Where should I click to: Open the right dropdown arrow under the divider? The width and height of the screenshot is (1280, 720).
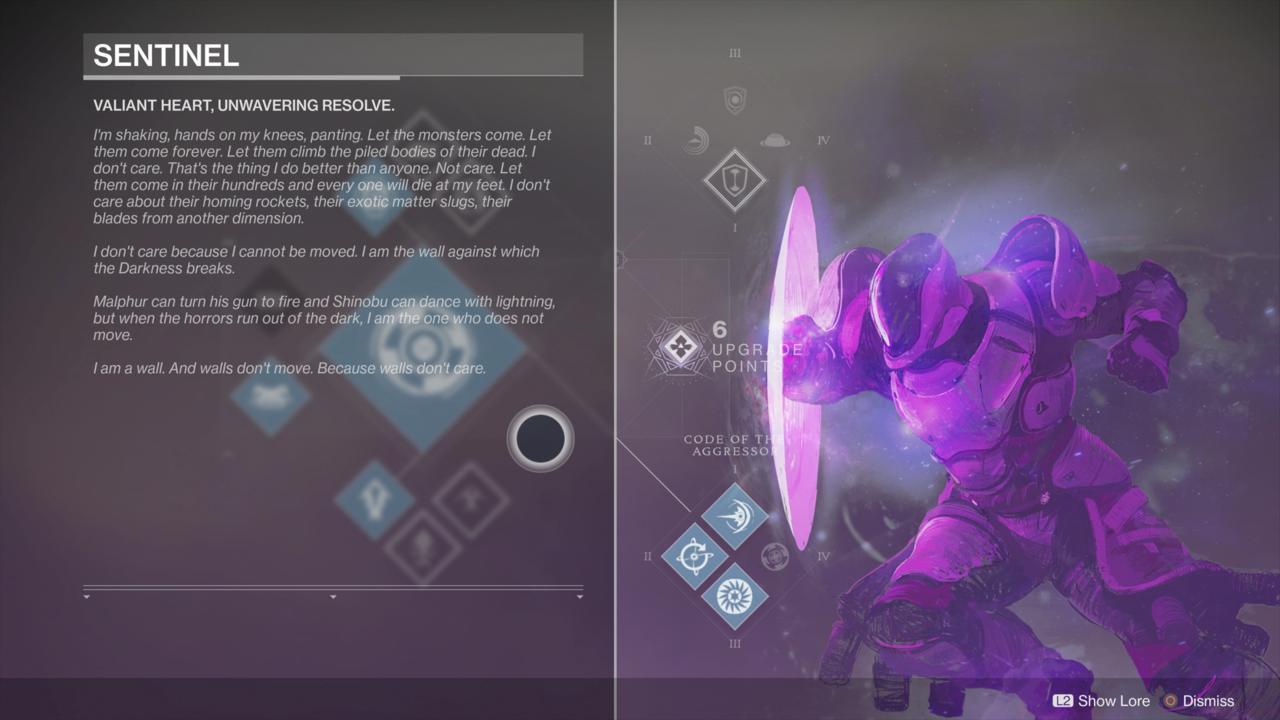tap(580, 596)
